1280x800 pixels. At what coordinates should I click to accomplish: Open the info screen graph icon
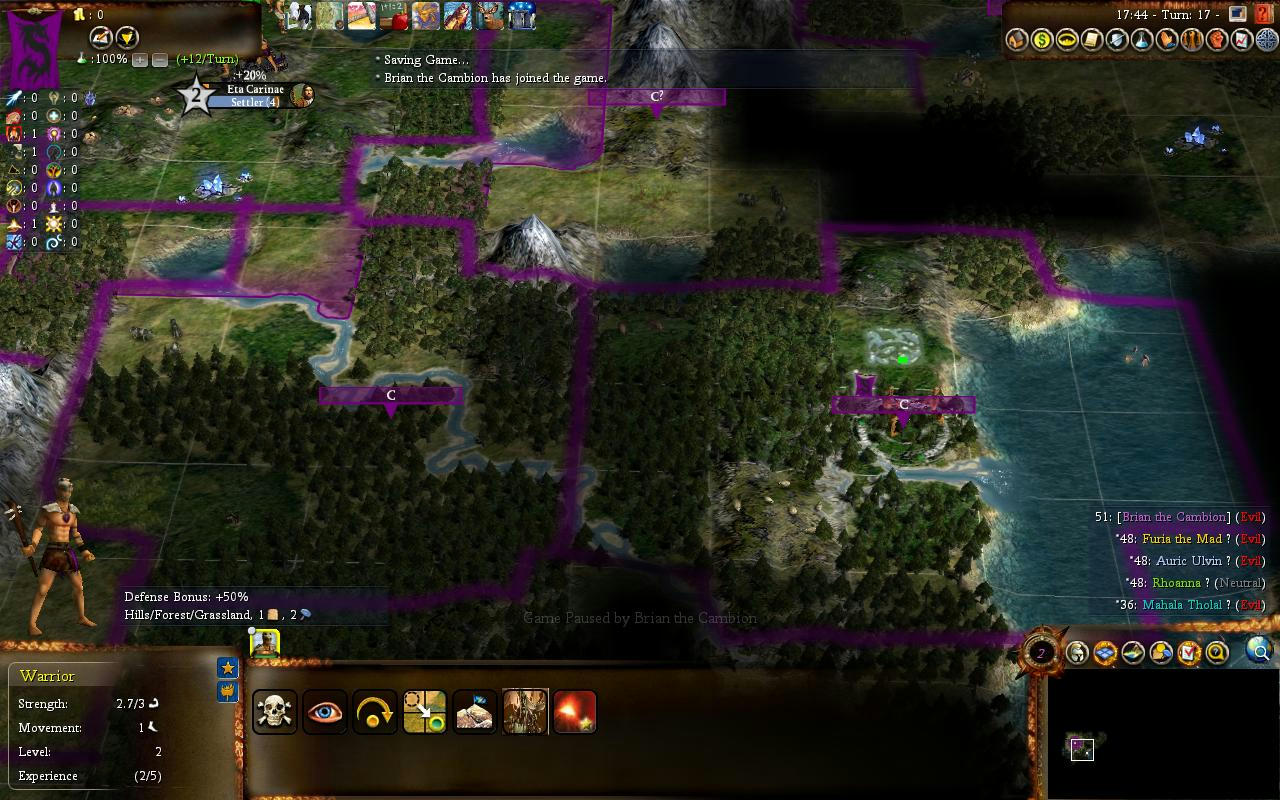pos(1242,40)
